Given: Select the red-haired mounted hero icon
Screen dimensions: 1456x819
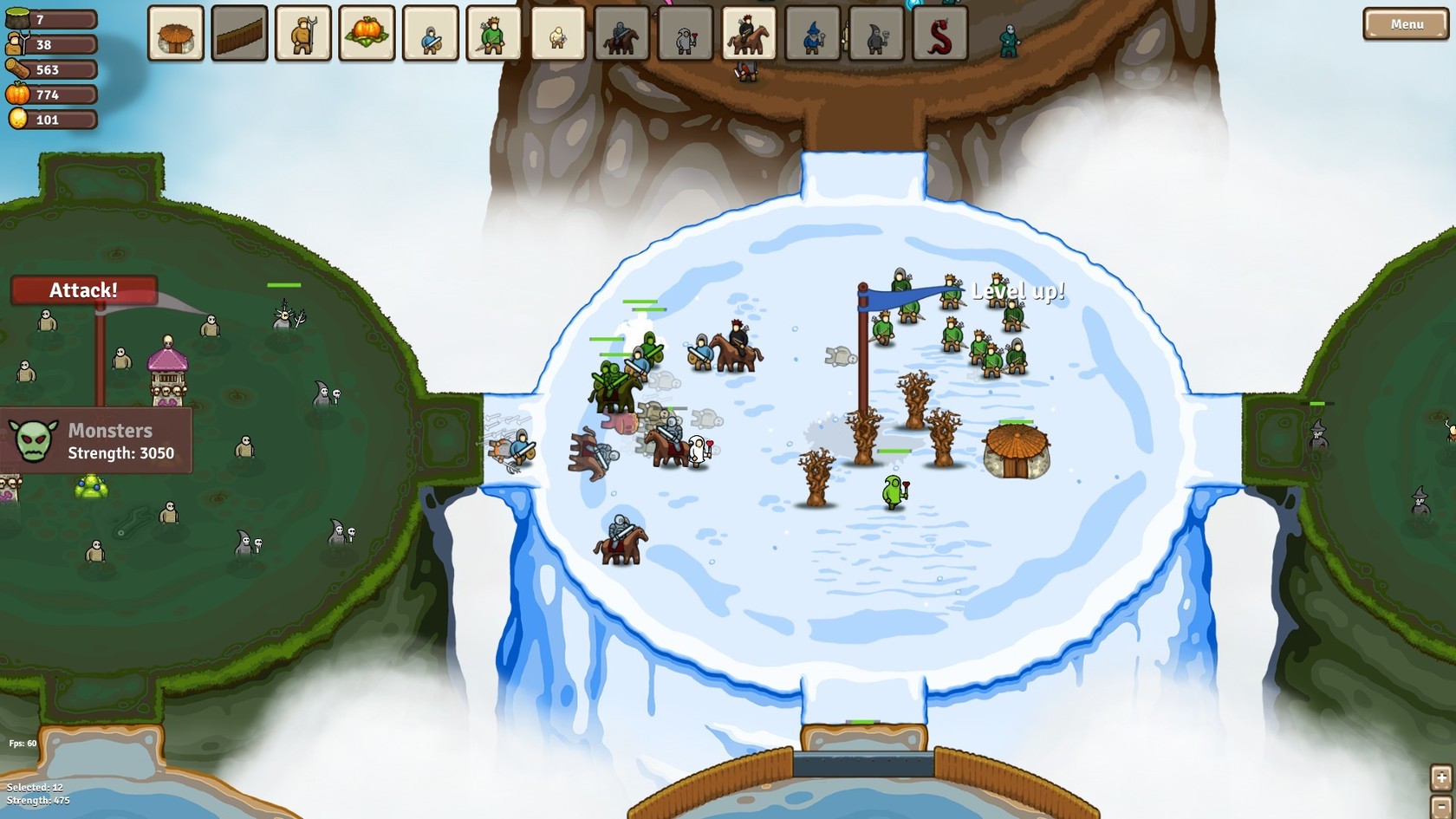Looking at the screenshot, I should coord(748,33).
